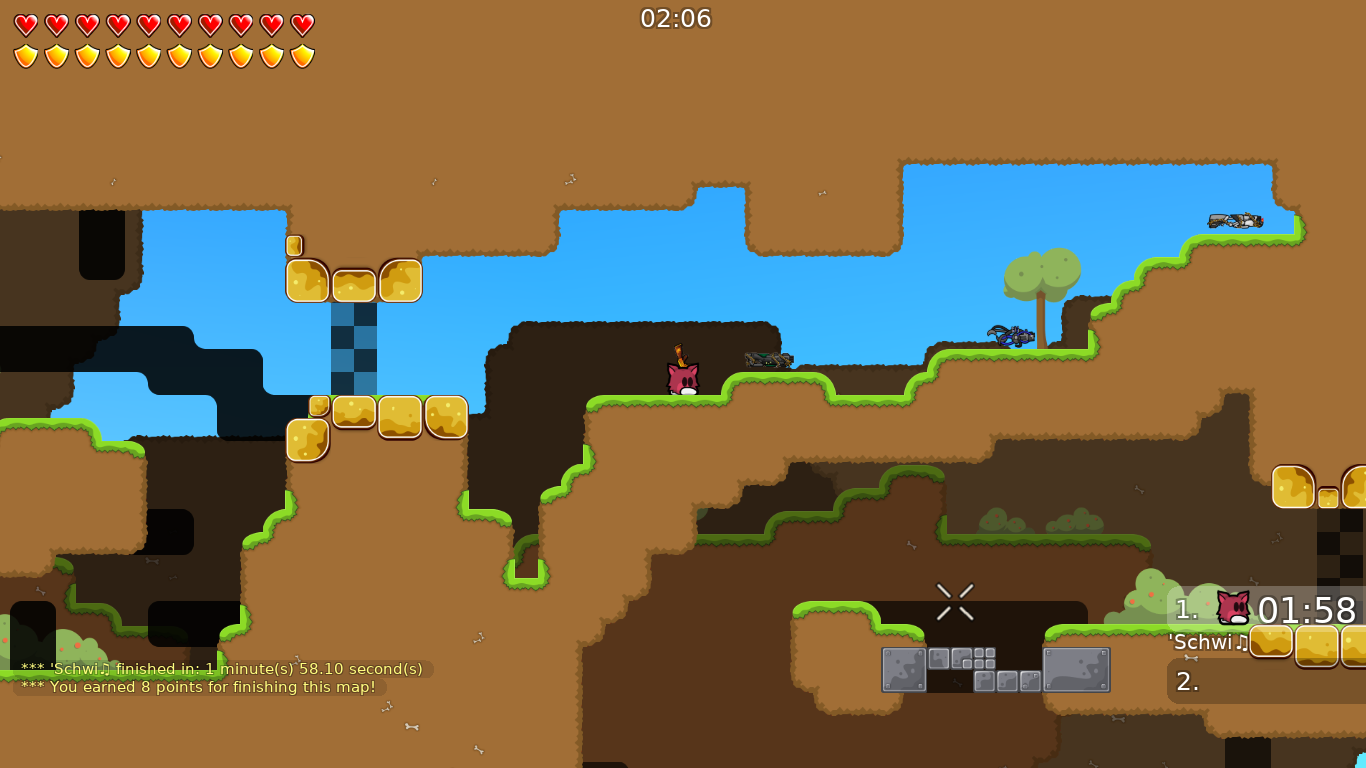Click the 'Schwi♪ player name on the scoreboard
The image size is (1366, 768).
click(1207, 643)
